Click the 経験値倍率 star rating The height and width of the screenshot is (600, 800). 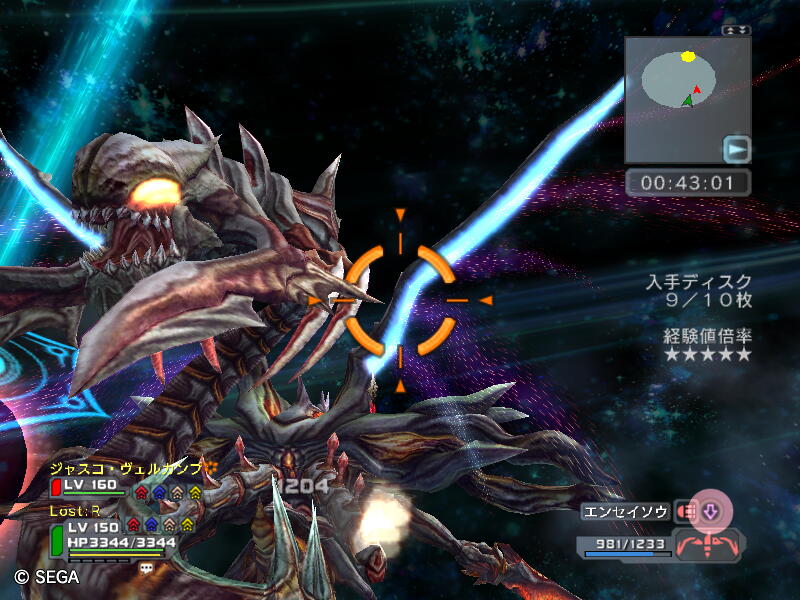(x=706, y=345)
